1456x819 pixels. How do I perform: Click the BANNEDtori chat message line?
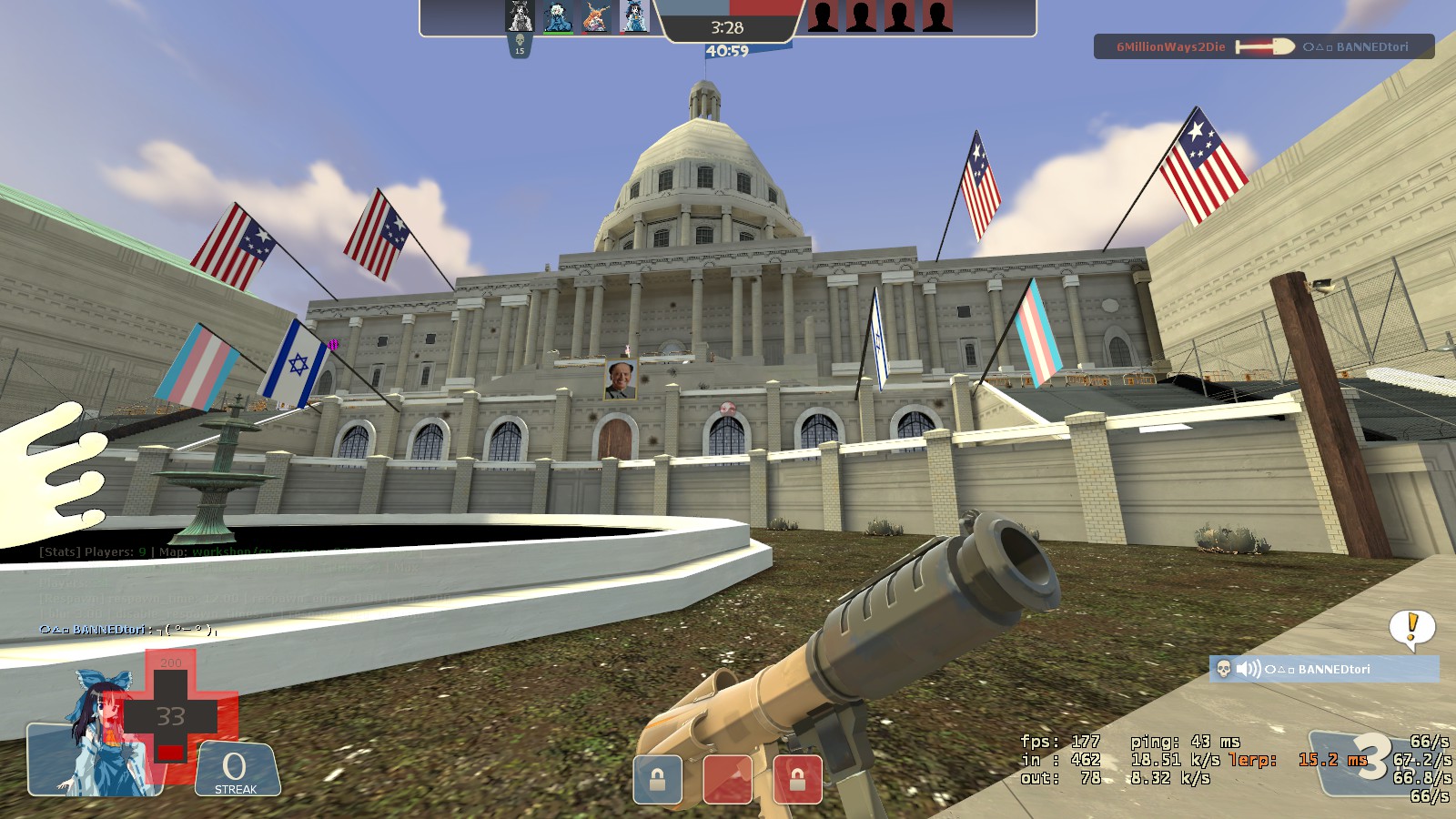(127, 629)
